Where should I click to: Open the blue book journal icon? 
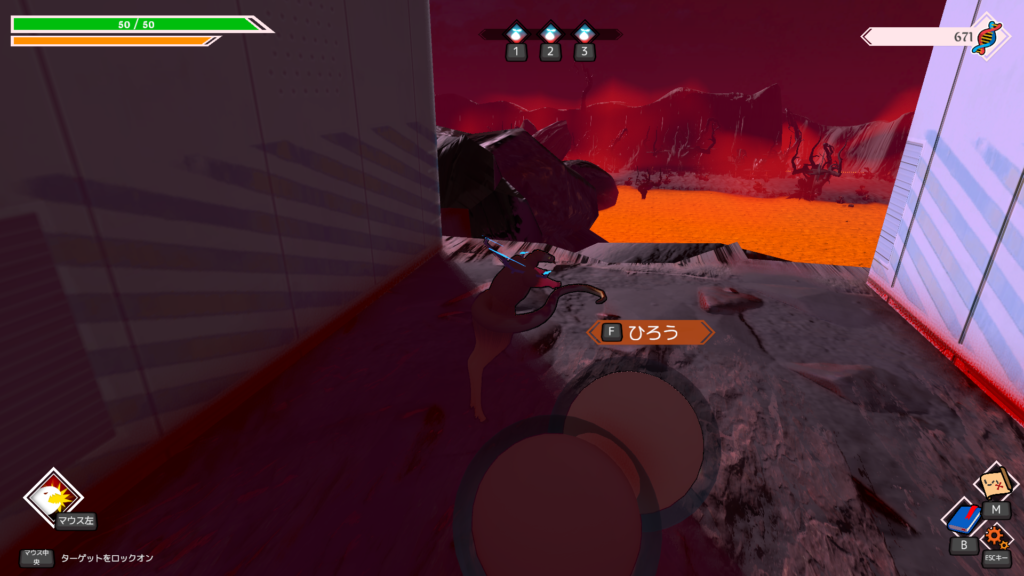tap(964, 519)
